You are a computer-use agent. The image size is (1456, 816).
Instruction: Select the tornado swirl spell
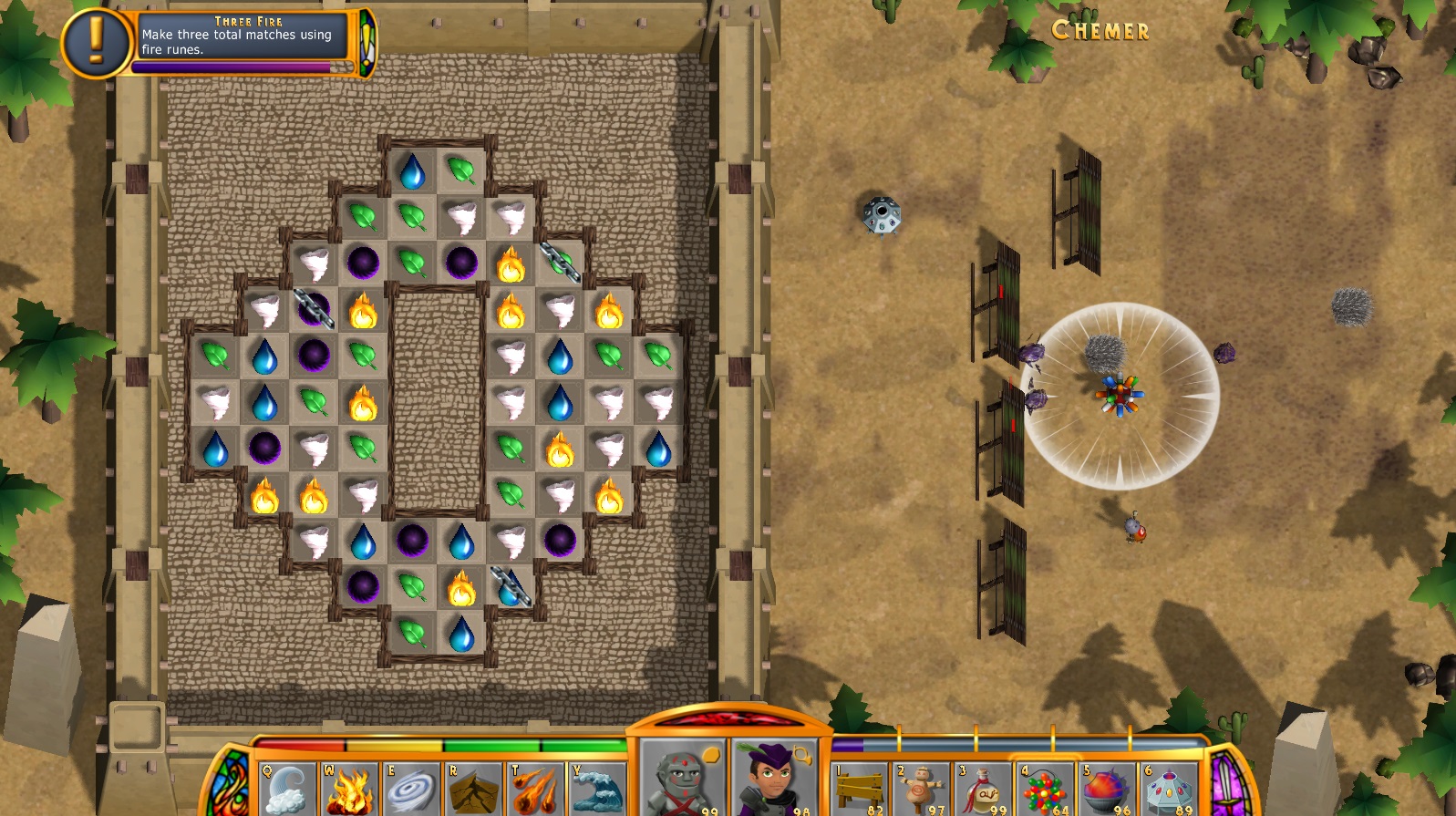coord(411,790)
